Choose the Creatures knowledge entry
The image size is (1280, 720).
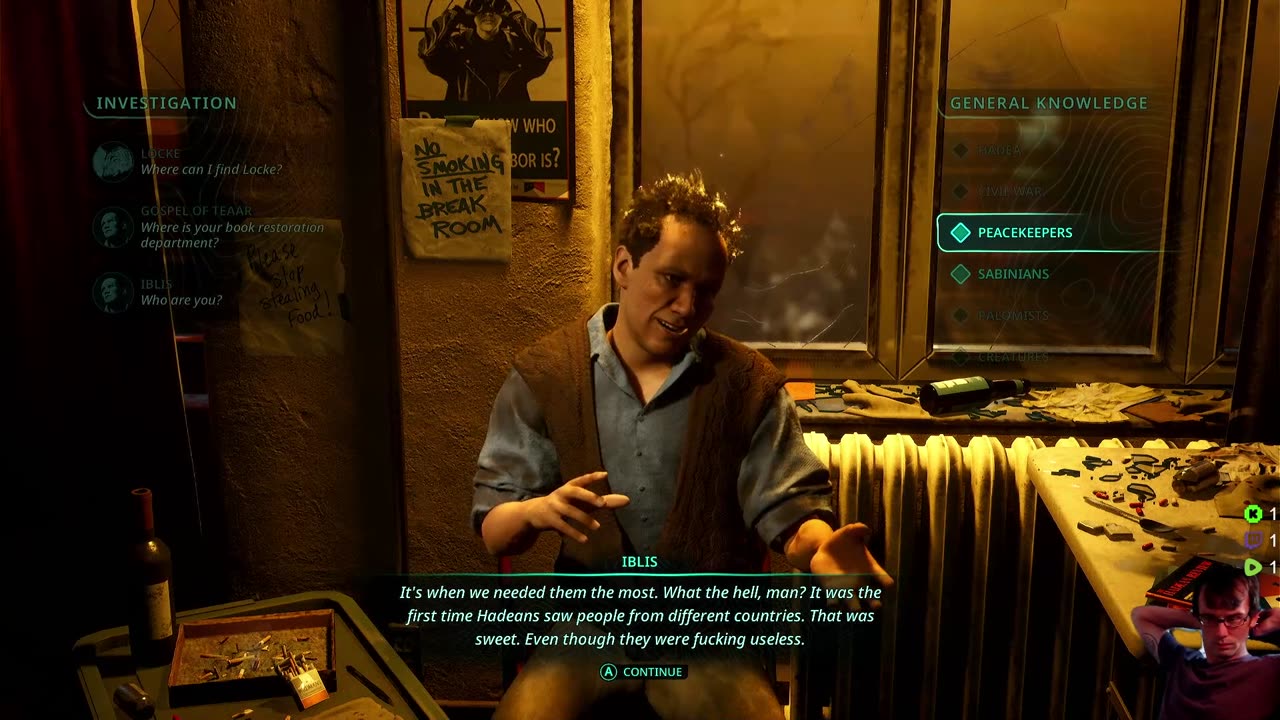click(1012, 356)
